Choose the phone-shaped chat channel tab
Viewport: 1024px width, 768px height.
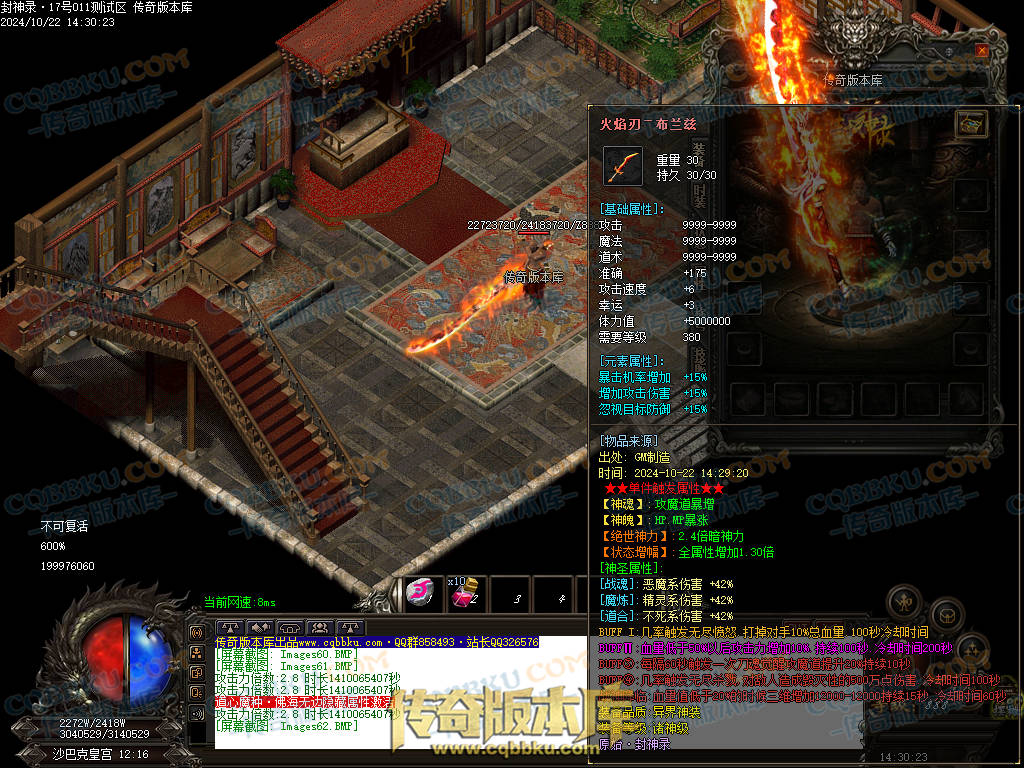[x=290, y=628]
